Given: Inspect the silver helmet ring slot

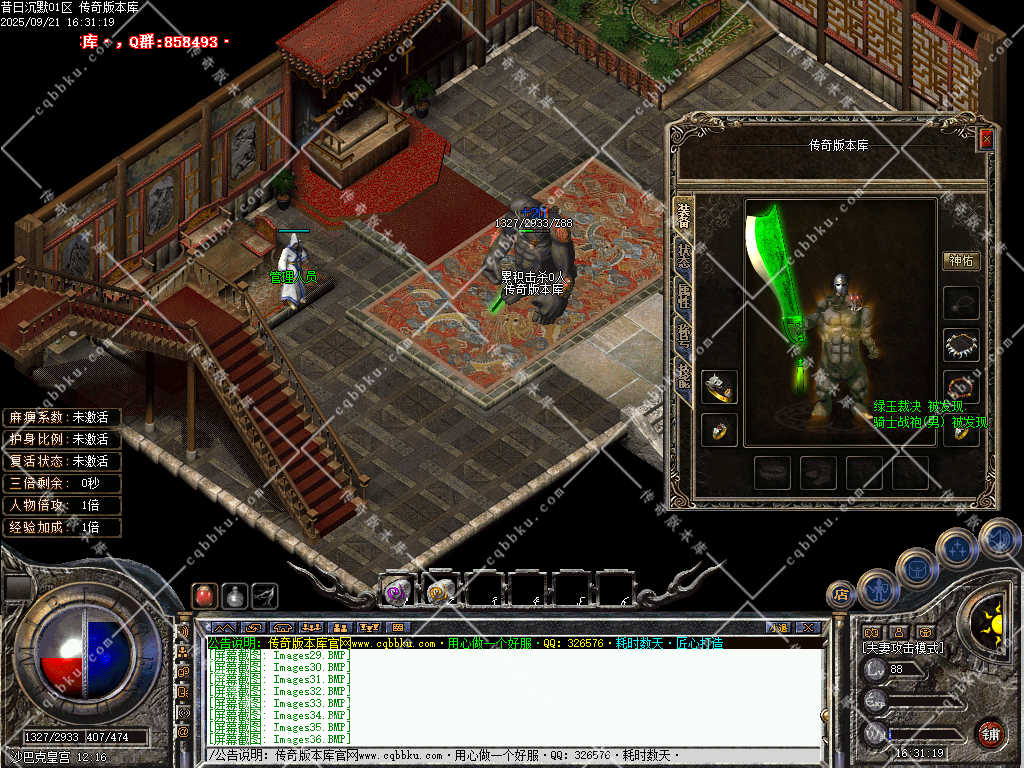Looking at the screenshot, I should (x=718, y=387).
